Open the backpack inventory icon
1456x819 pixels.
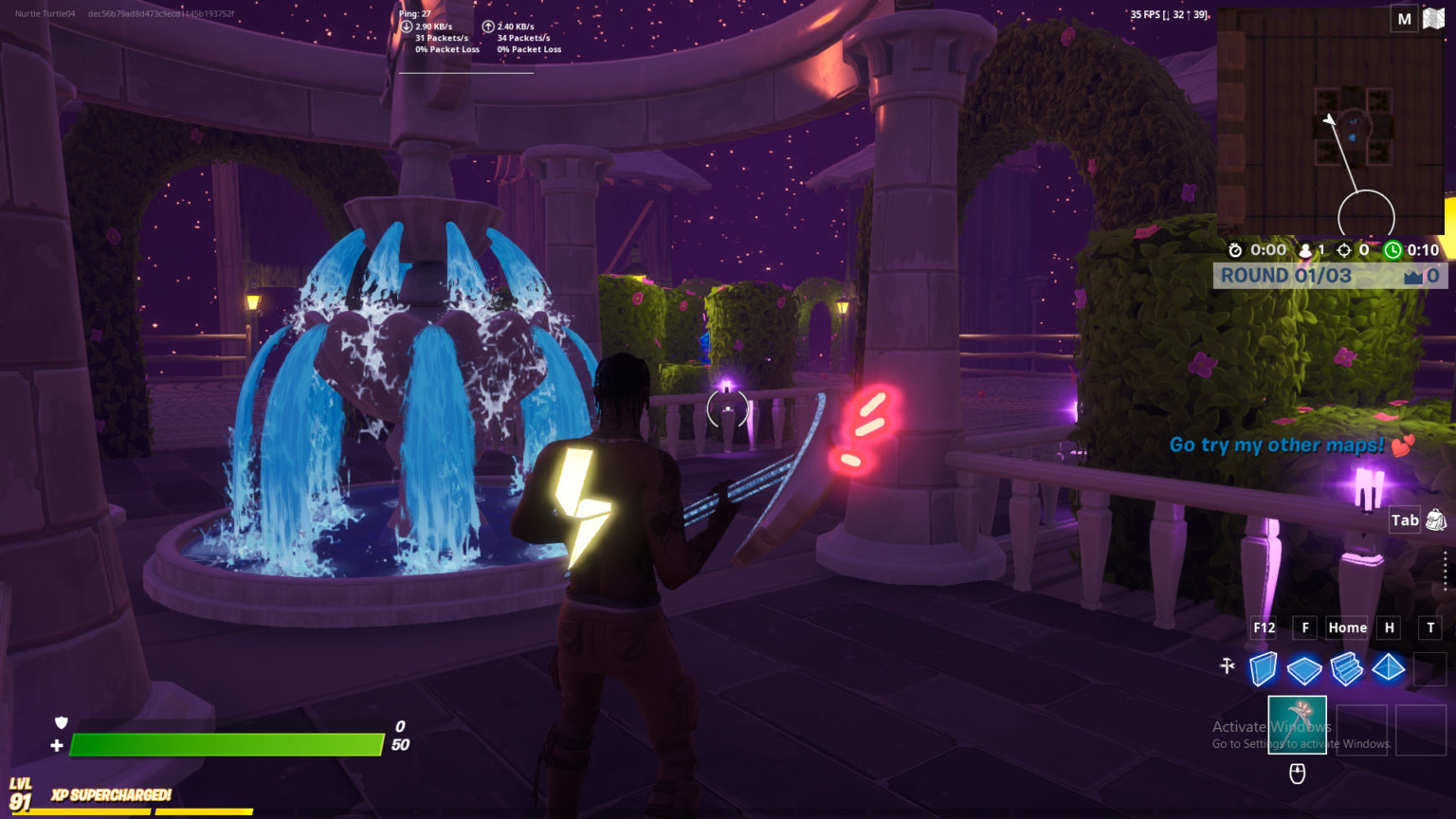click(1435, 519)
